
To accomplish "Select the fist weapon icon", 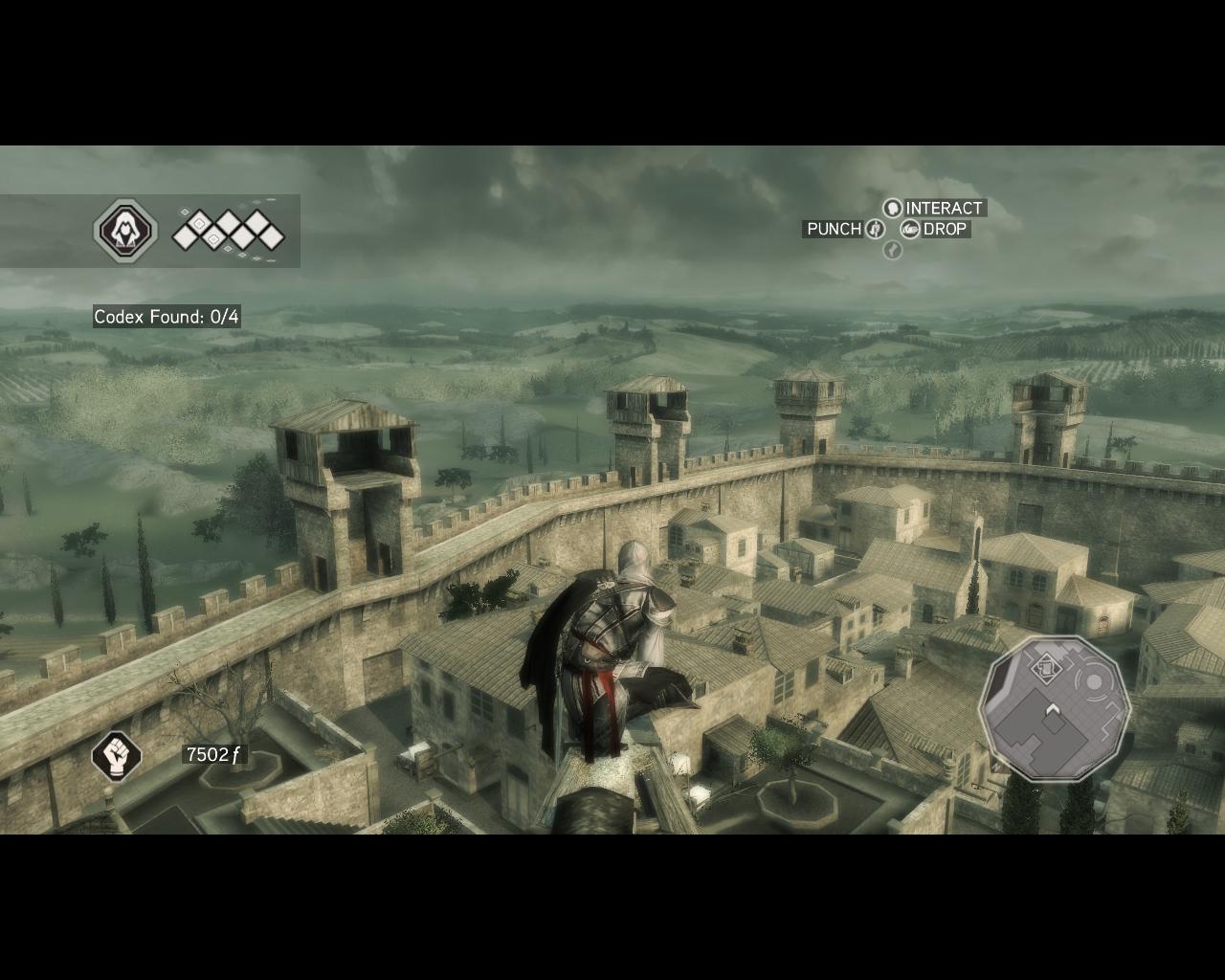I will point(117,755).
